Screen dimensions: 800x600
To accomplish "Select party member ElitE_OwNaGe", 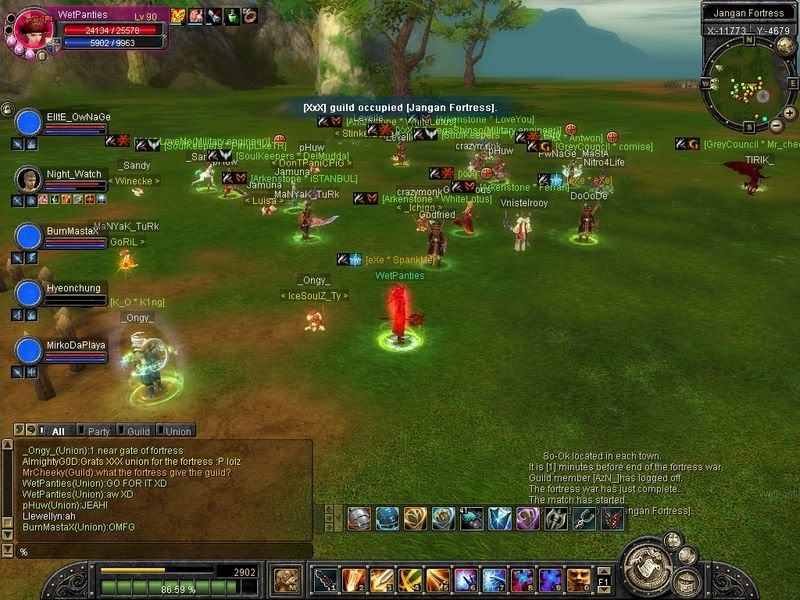I will point(30,122).
